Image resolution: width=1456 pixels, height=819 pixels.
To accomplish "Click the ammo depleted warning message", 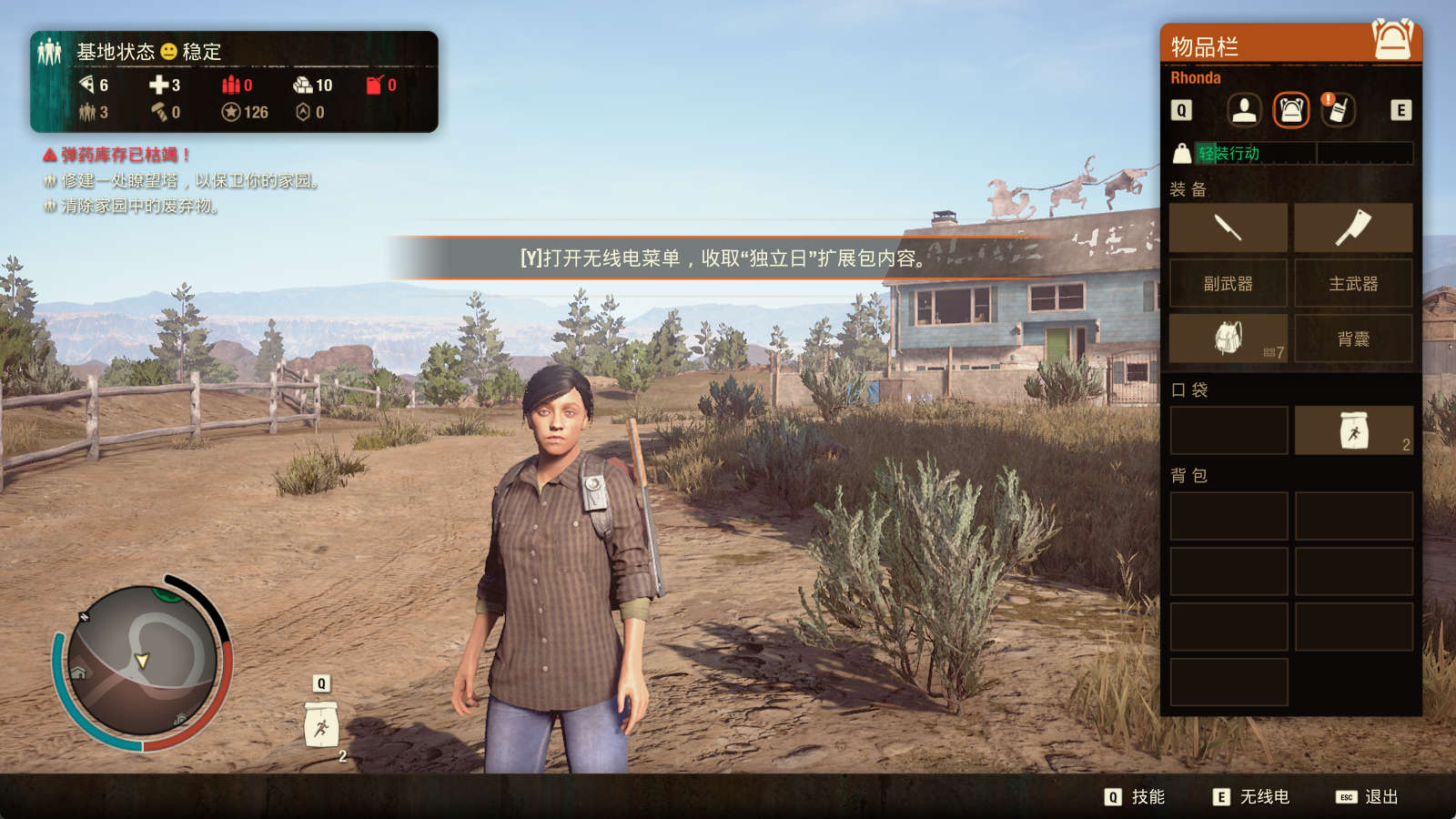I will (x=117, y=155).
